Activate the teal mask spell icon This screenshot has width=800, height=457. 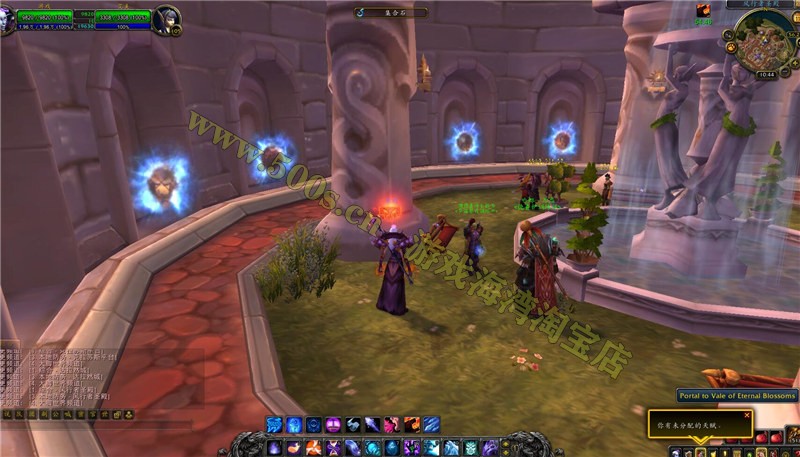click(469, 447)
